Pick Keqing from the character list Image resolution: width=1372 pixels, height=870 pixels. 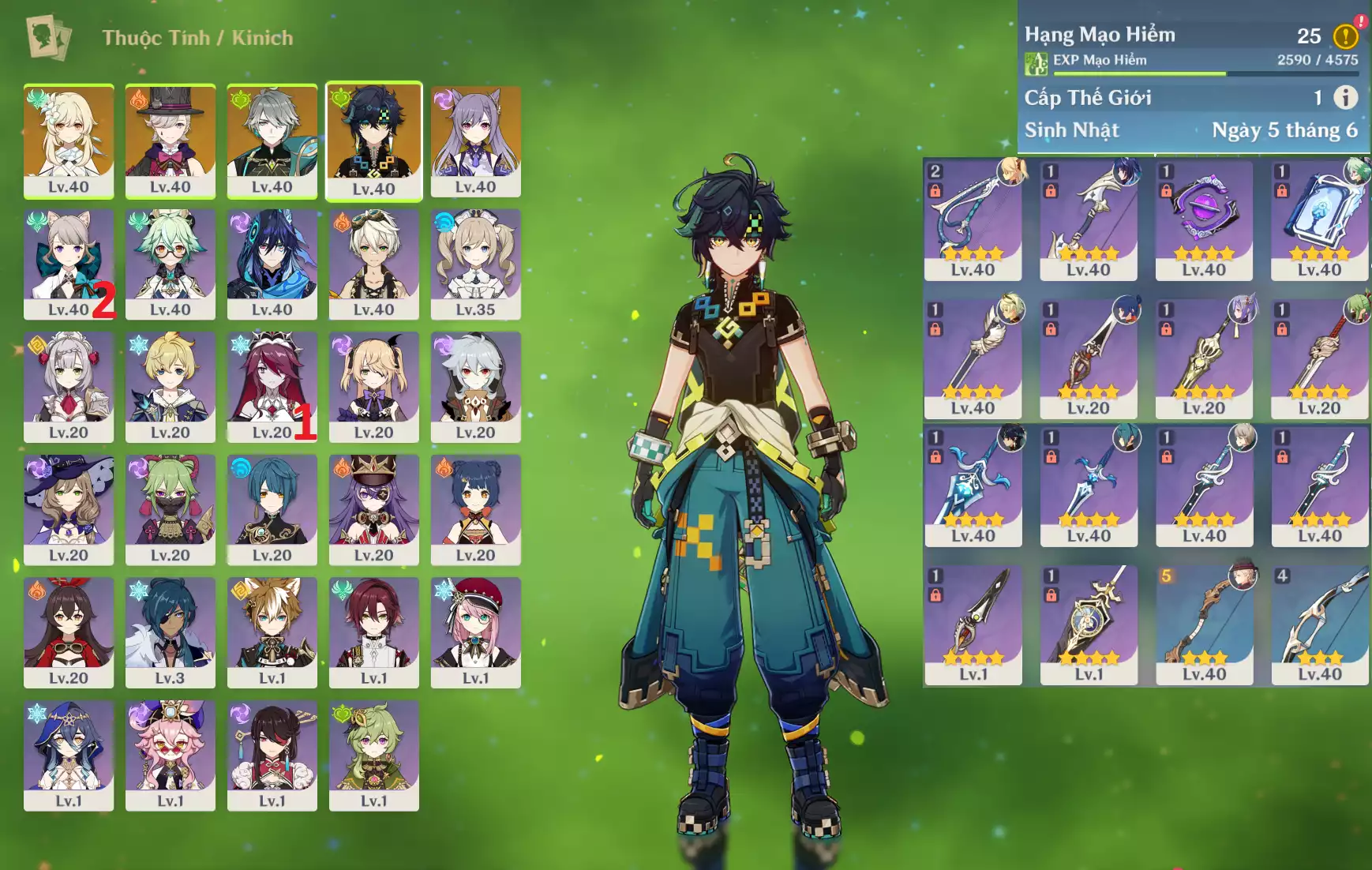point(475,140)
